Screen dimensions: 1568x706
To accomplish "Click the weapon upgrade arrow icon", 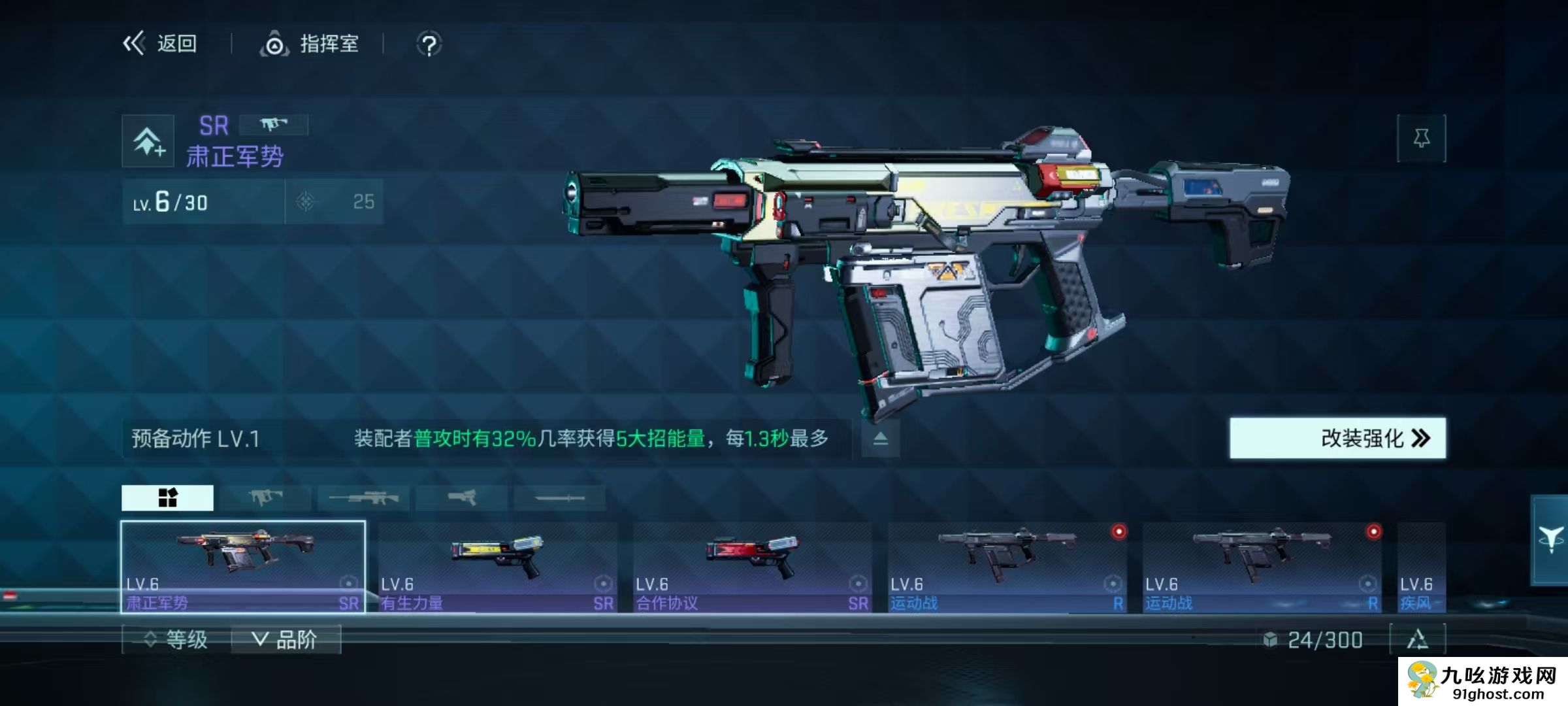I will click(x=148, y=141).
